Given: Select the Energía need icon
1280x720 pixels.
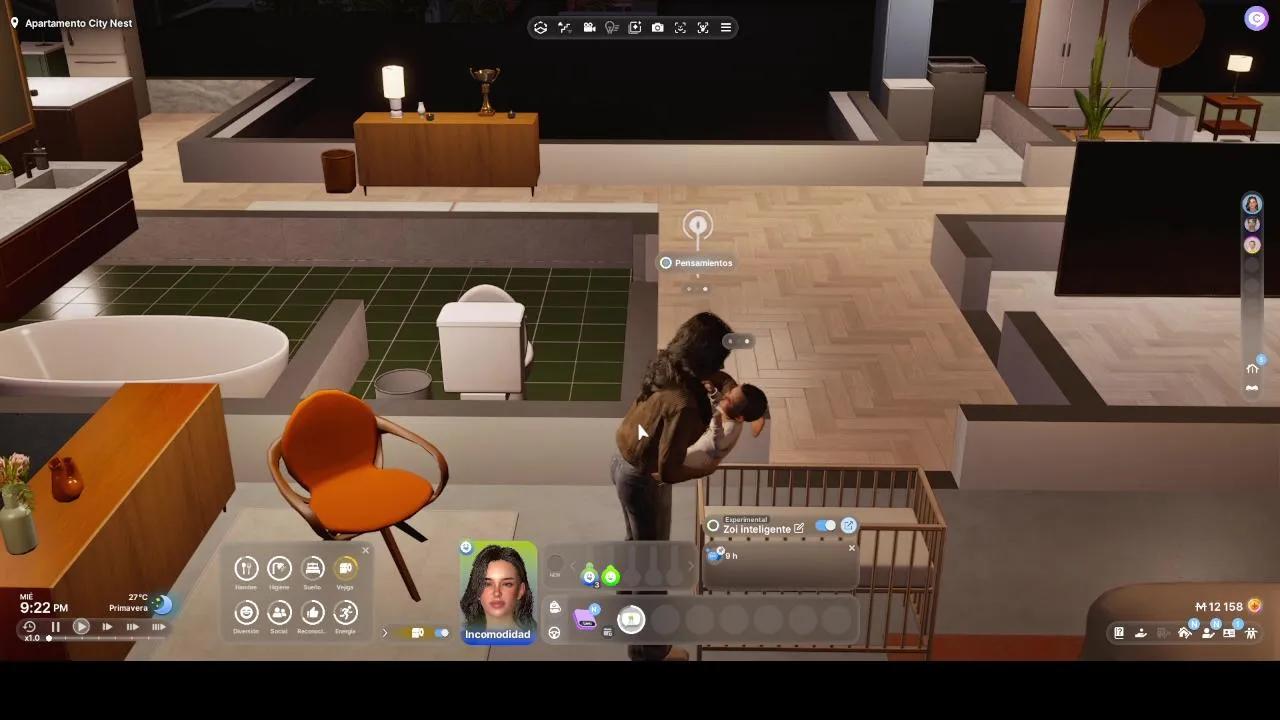Looking at the screenshot, I should 346,613.
